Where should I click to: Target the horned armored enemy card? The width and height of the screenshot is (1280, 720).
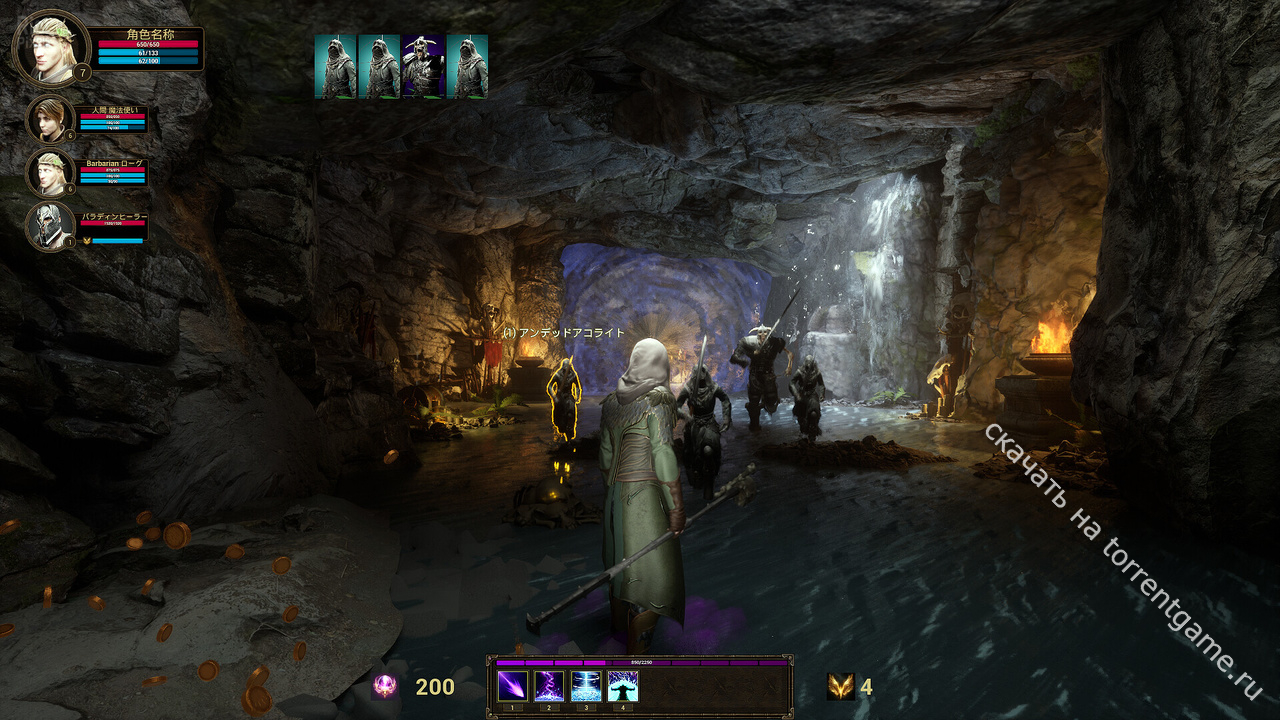click(x=423, y=67)
